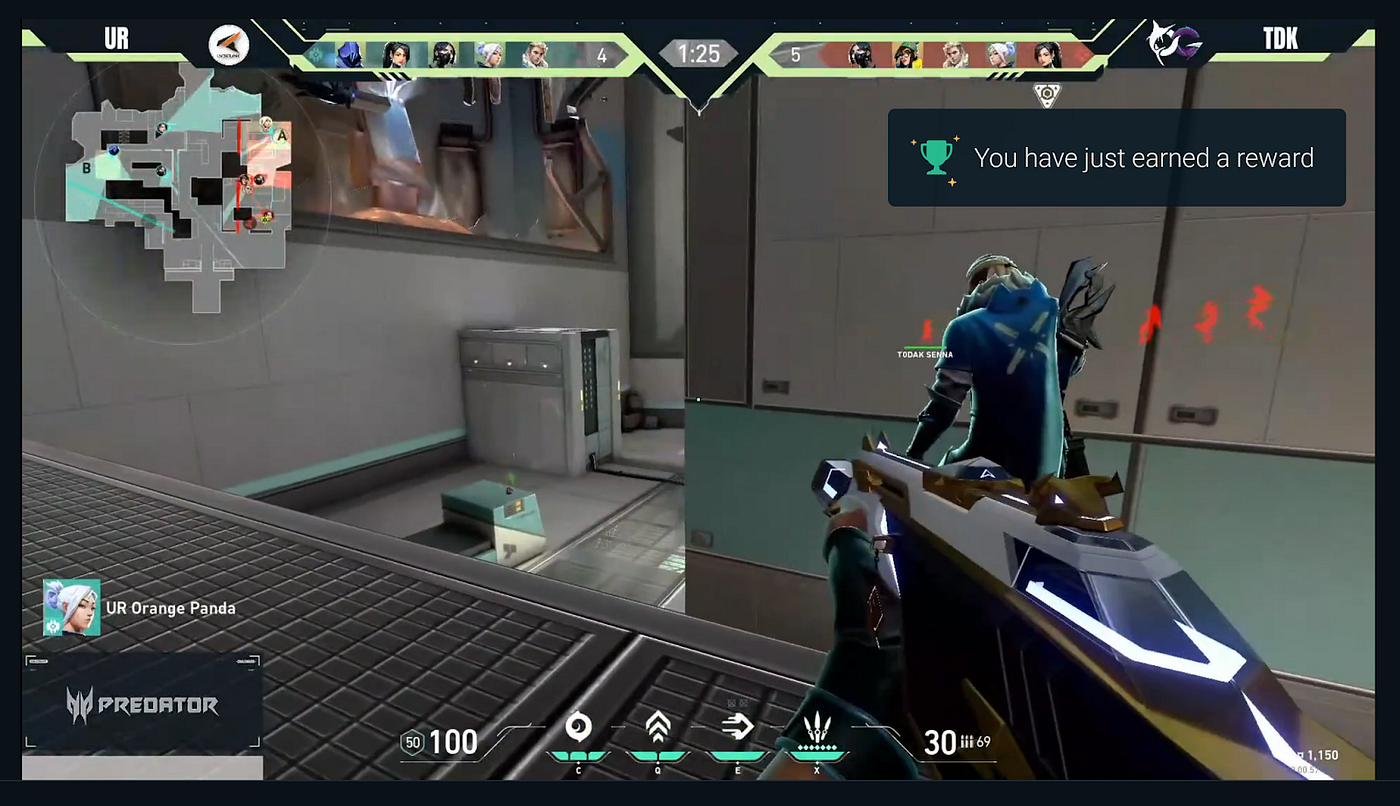This screenshot has height=806, width=1400.
Task: Click the Predator sponsor banner
Action: 142,705
